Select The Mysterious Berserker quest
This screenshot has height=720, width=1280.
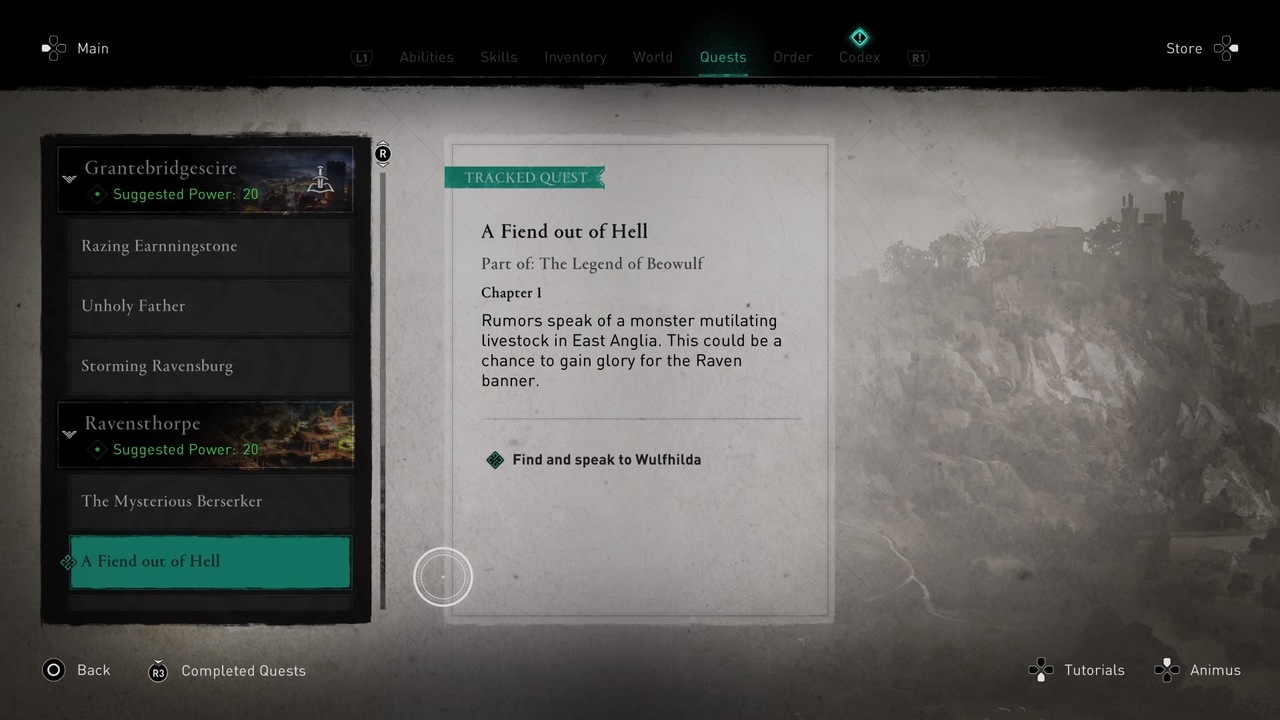click(210, 501)
